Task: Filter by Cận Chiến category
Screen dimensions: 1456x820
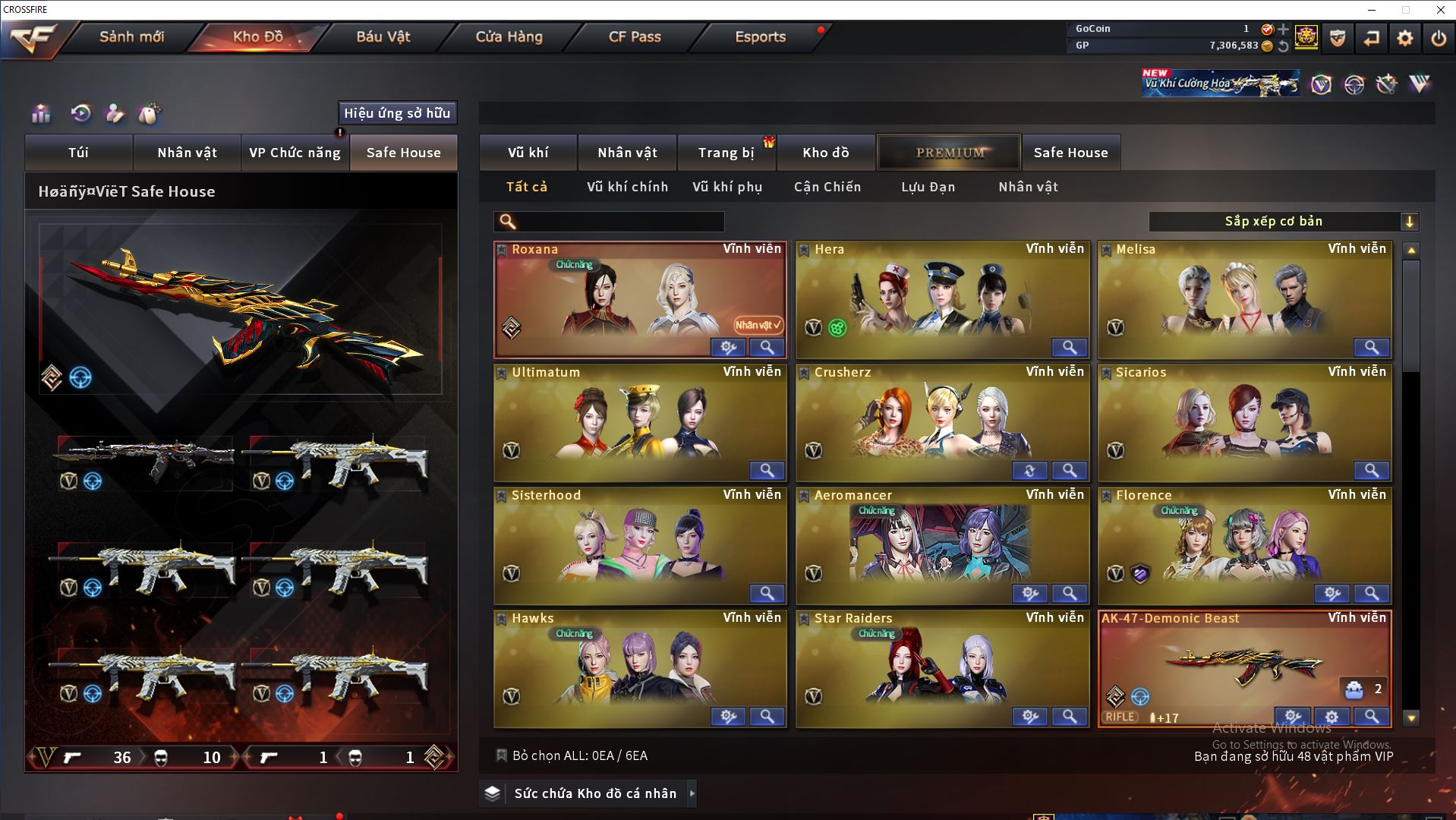Action: coord(827,187)
